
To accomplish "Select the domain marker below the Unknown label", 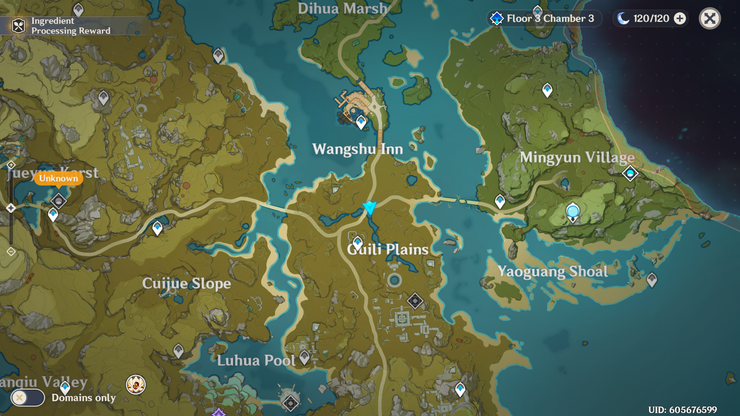I will [x=58, y=200].
